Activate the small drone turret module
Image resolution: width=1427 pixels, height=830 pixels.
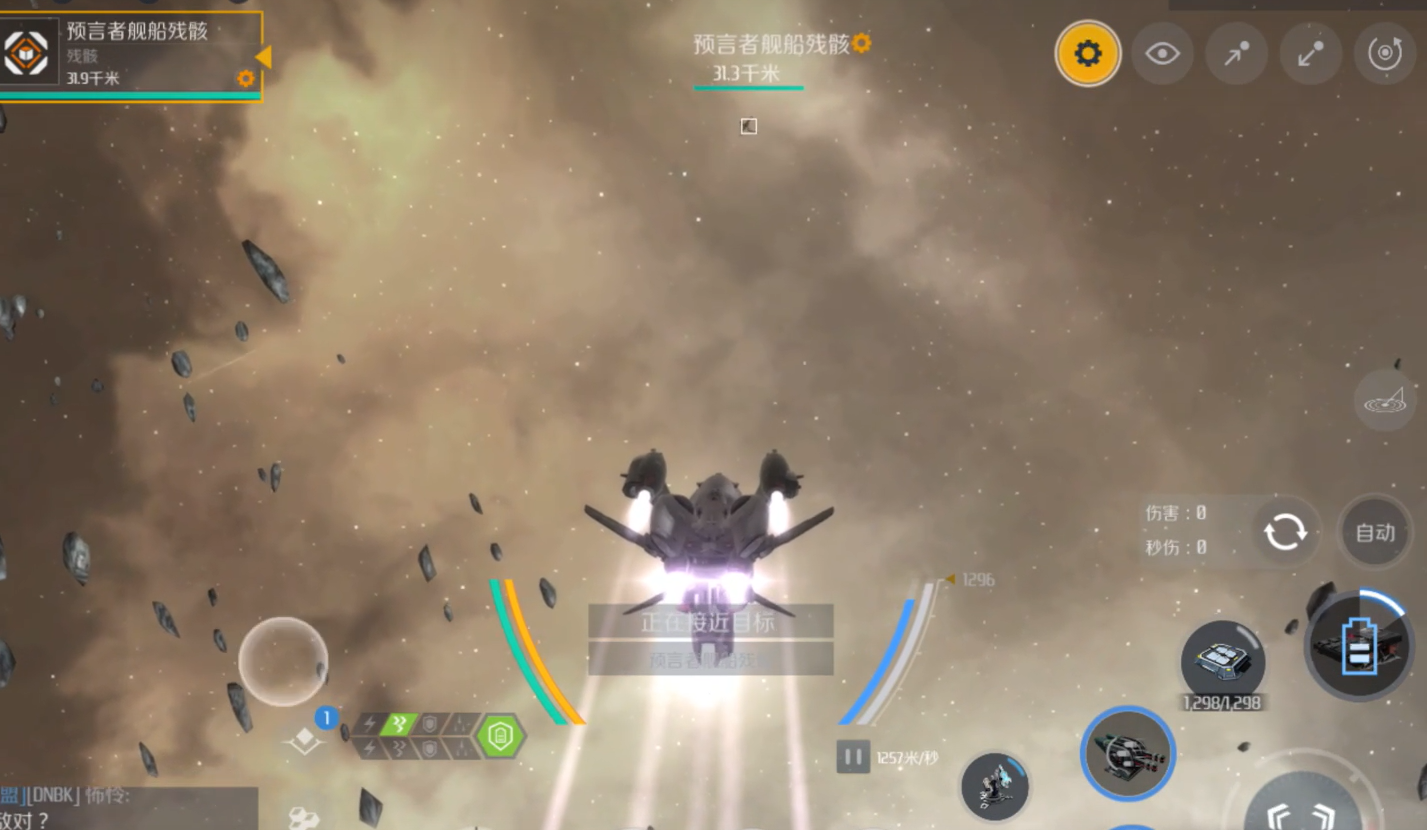tap(995, 786)
